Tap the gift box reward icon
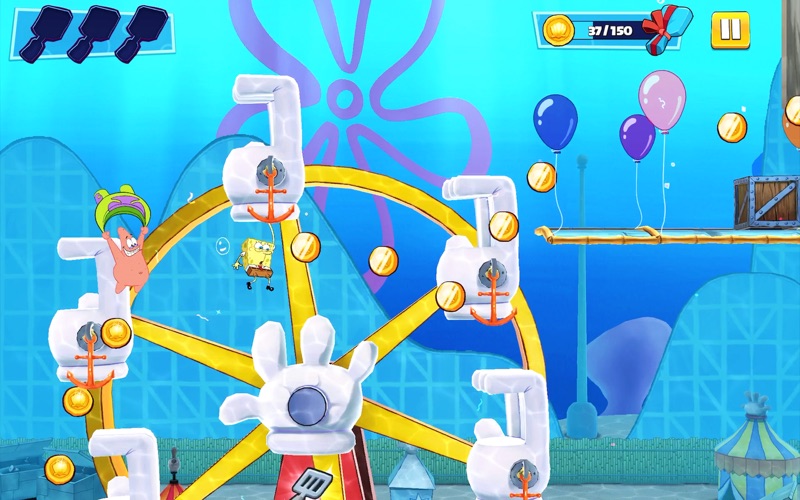The width and height of the screenshot is (800, 500). (667, 28)
